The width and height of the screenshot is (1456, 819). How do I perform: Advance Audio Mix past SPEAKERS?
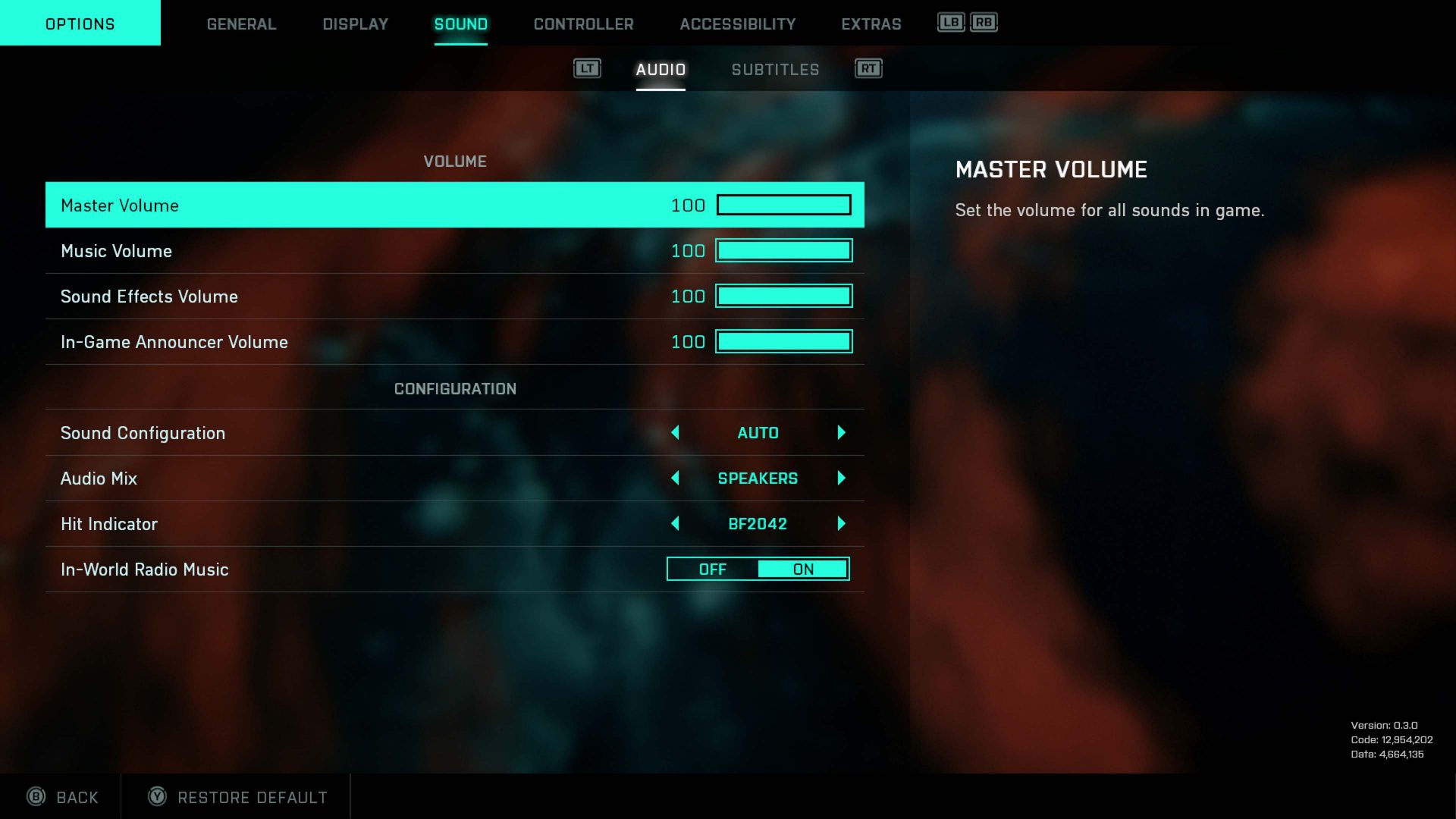(x=841, y=479)
